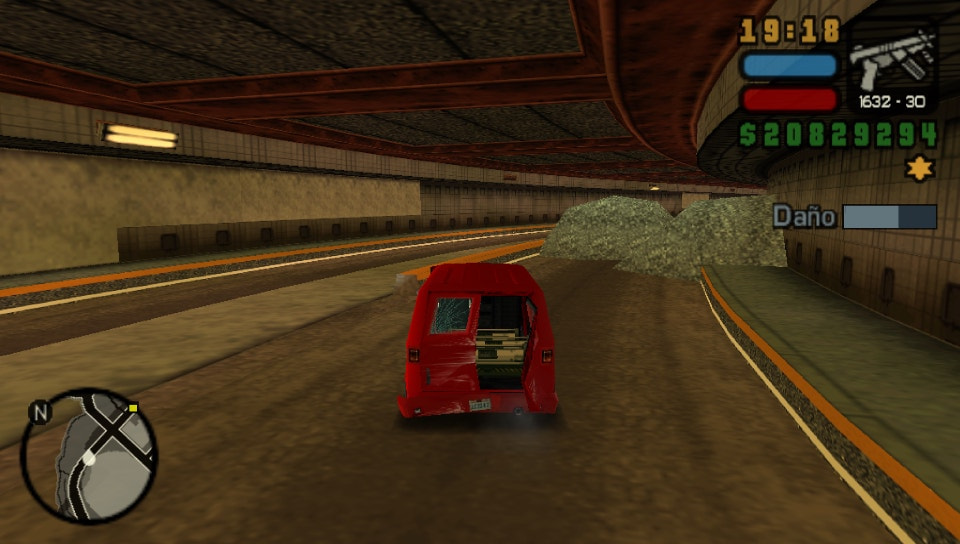
Task: Click the north N indicator on radar
Action: click(x=39, y=411)
